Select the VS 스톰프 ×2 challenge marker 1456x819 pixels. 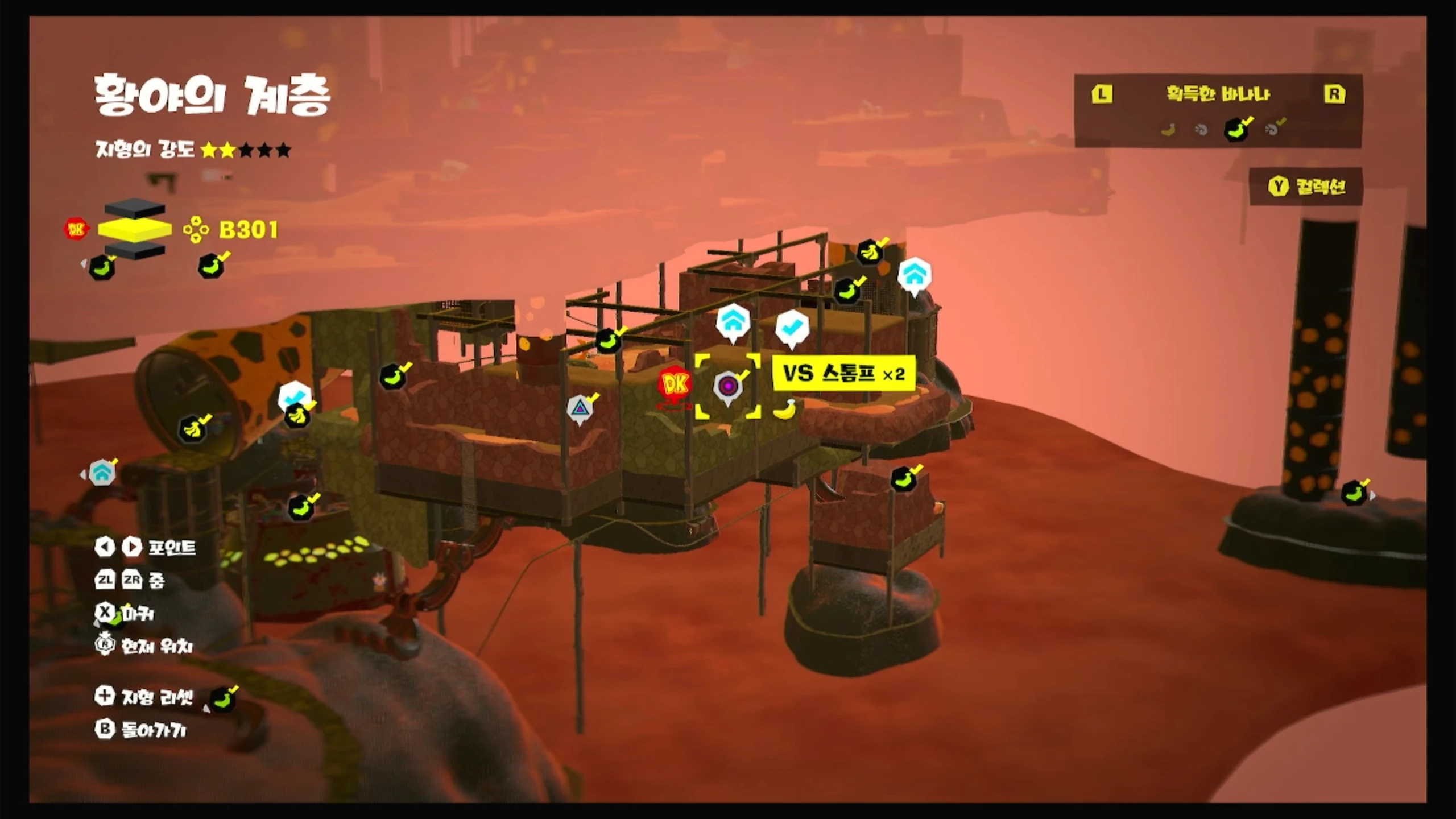click(728, 387)
